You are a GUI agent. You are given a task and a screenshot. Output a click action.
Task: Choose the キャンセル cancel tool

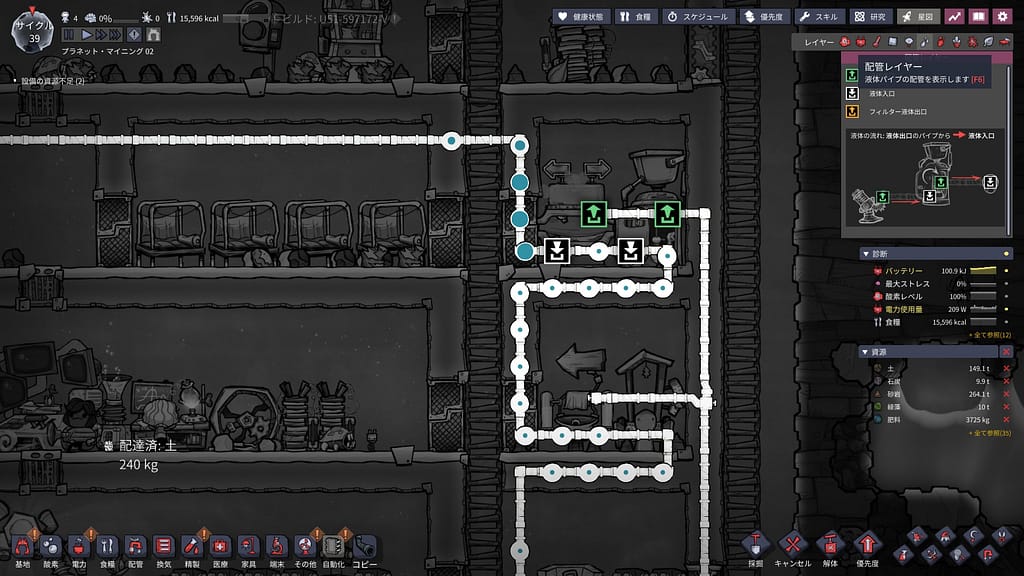pos(792,546)
